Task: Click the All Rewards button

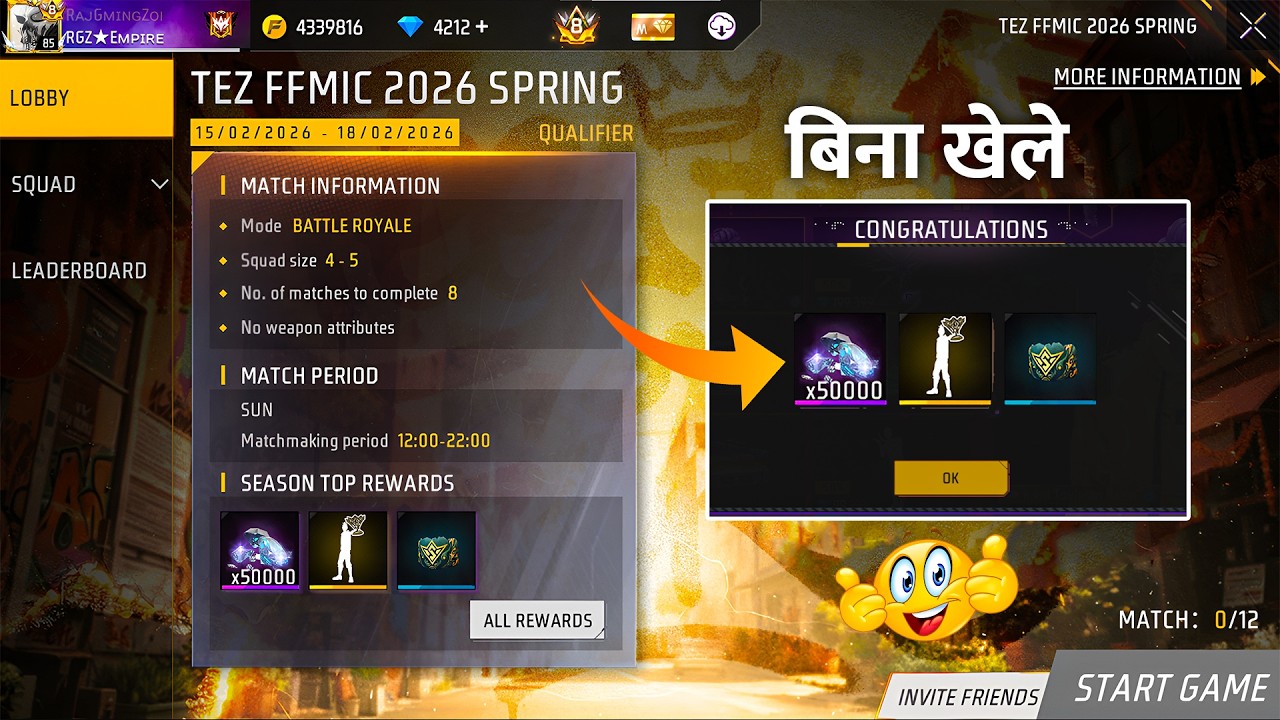Action: click(x=538, y=620)
